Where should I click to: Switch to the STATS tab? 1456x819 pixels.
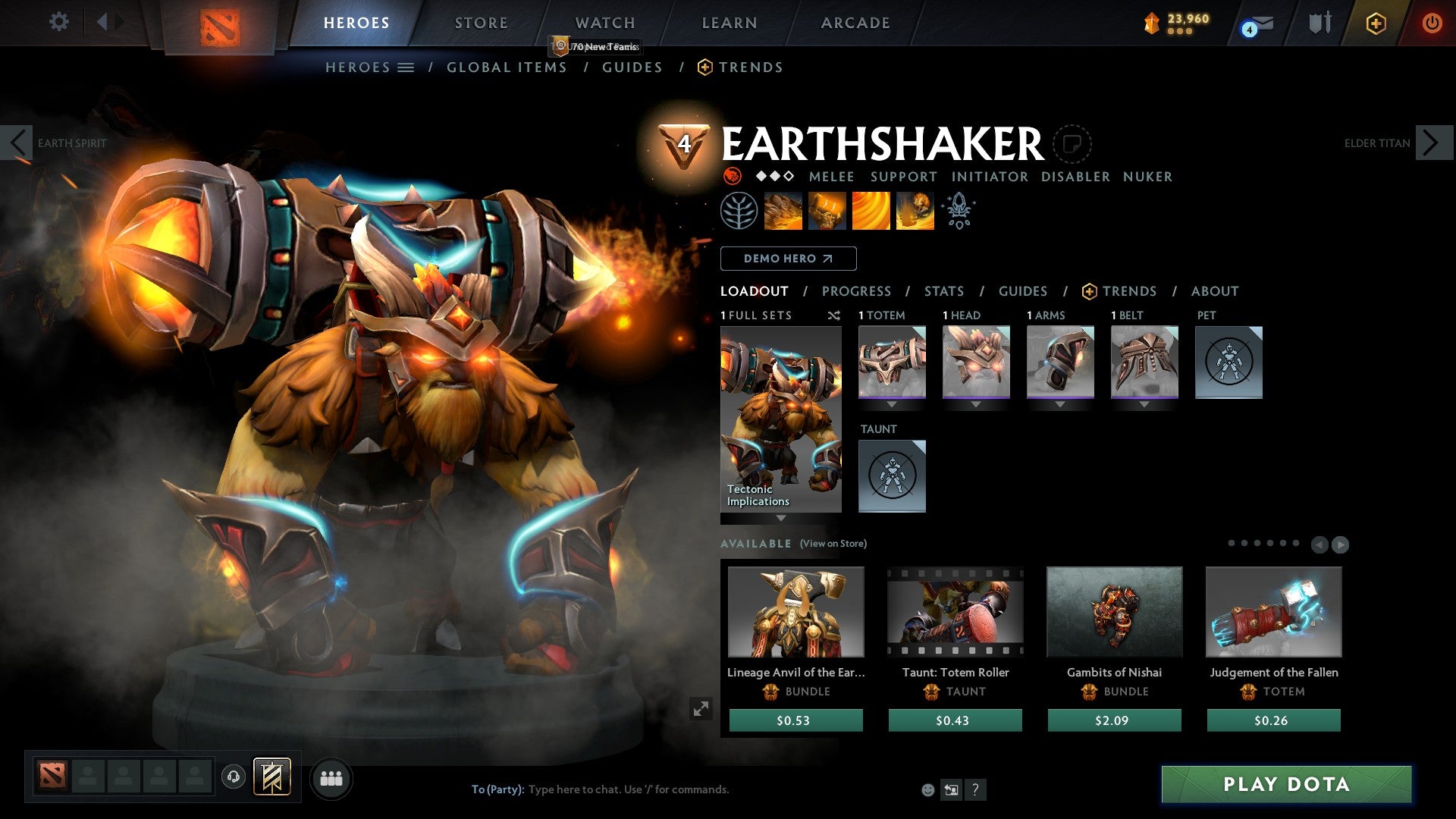(x=944, y=291)
